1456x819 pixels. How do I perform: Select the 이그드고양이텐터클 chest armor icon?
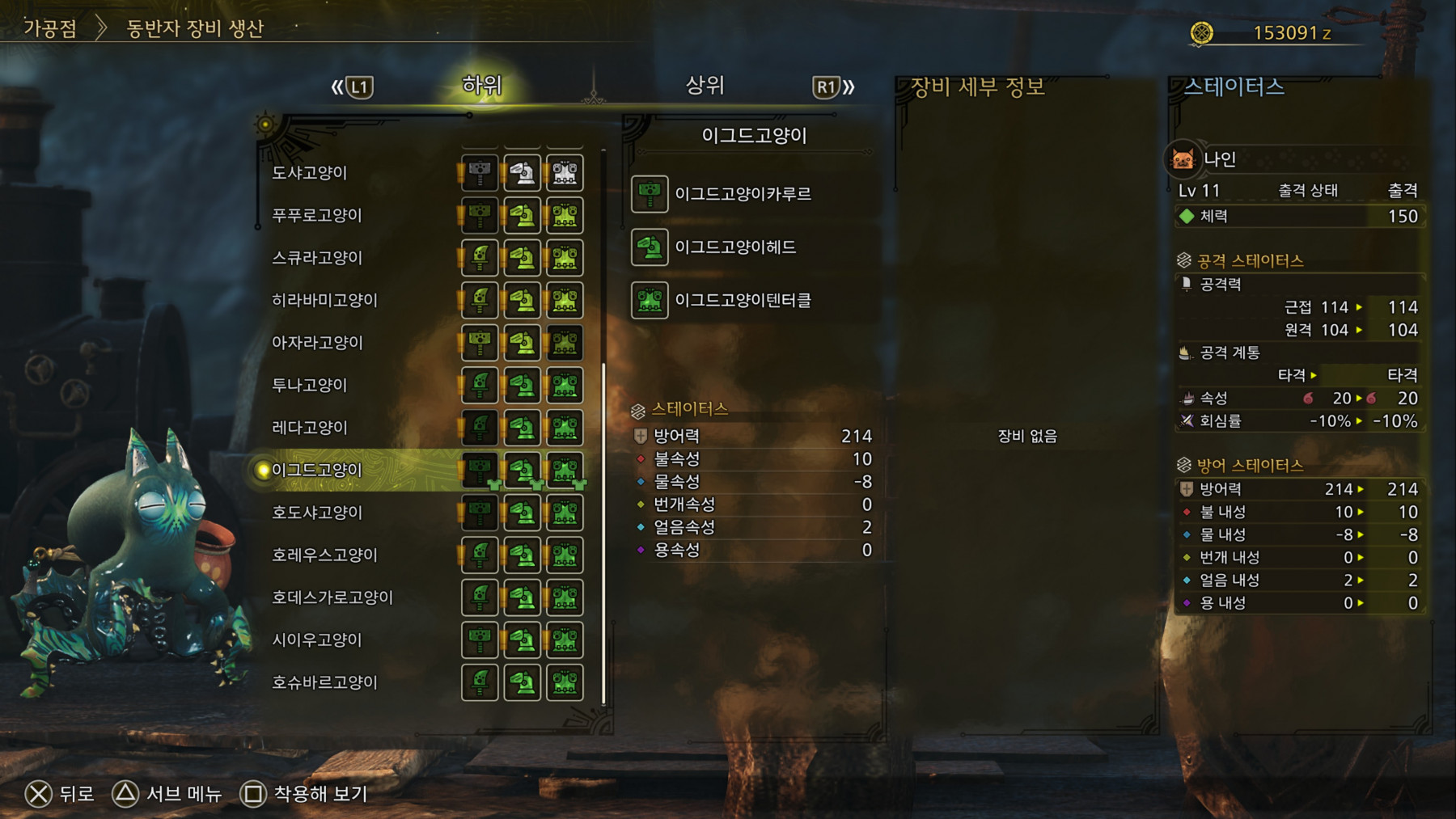649,301
